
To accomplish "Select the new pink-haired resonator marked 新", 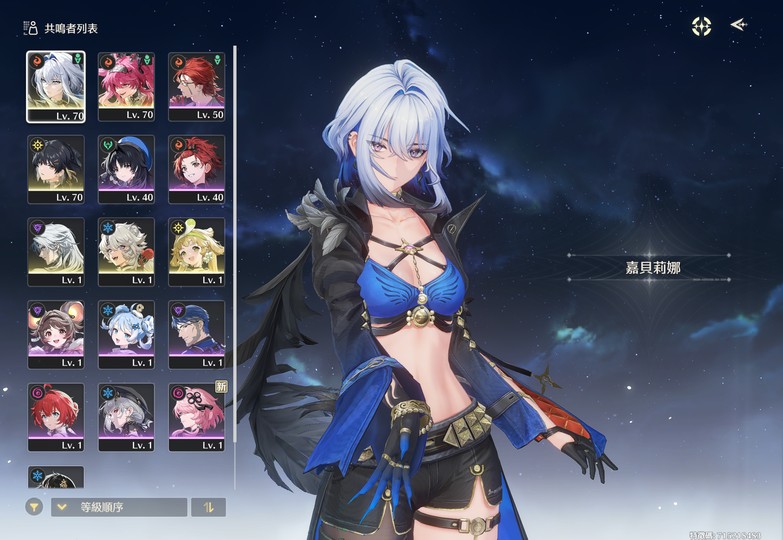I will pos(197,416).
